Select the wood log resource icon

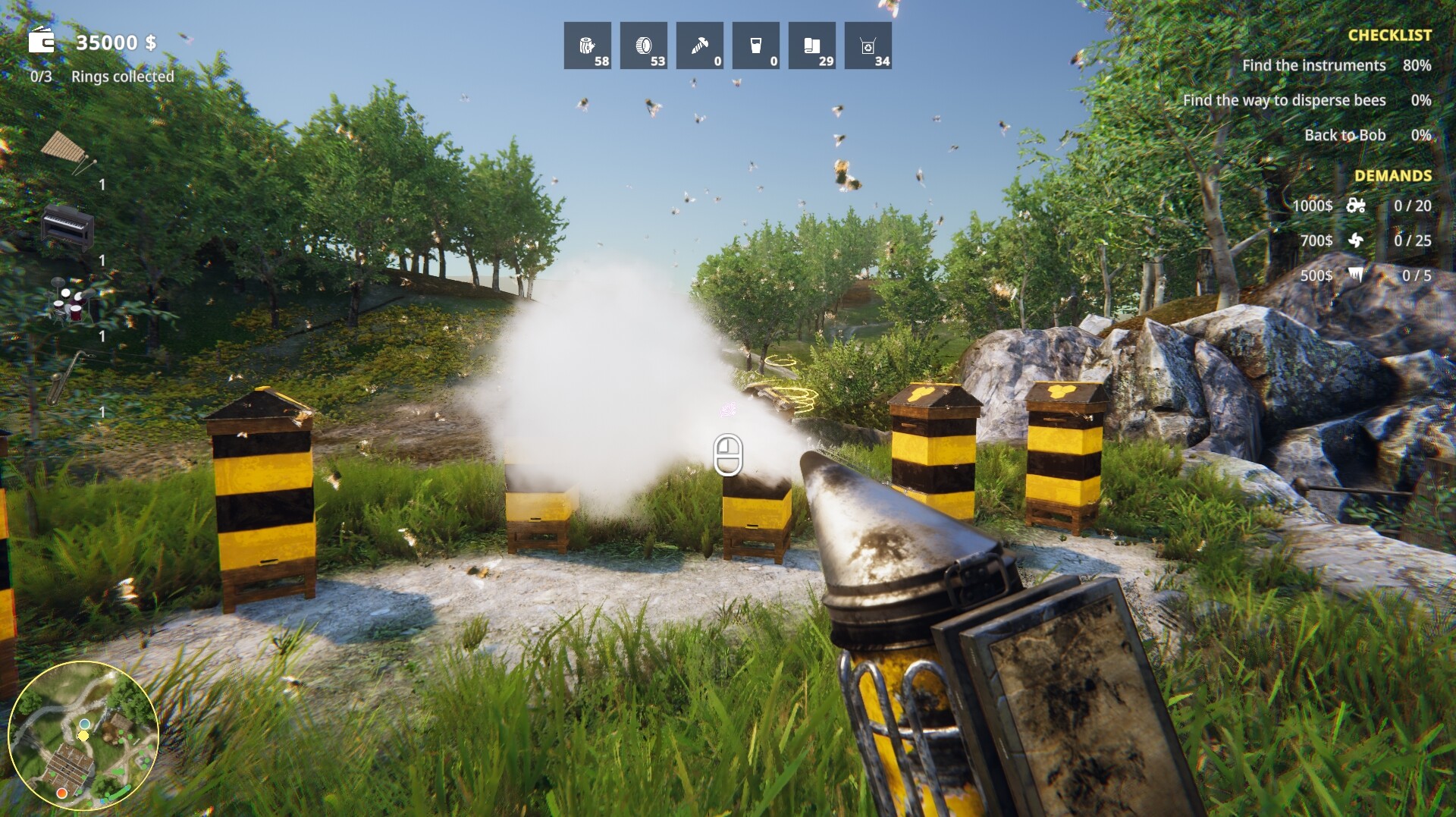588,46
